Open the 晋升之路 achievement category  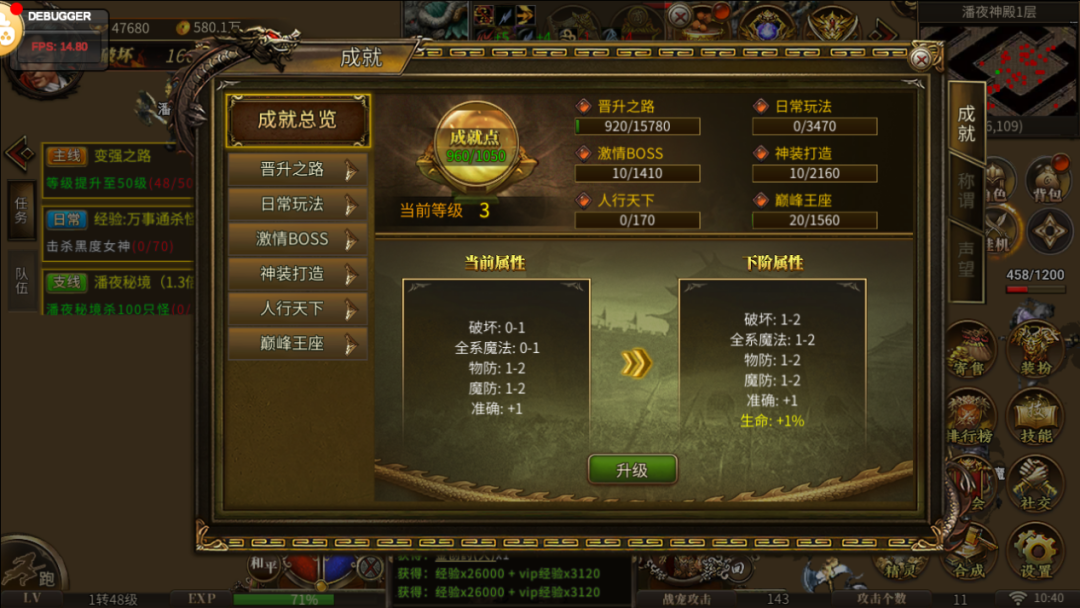click(297, 170)
